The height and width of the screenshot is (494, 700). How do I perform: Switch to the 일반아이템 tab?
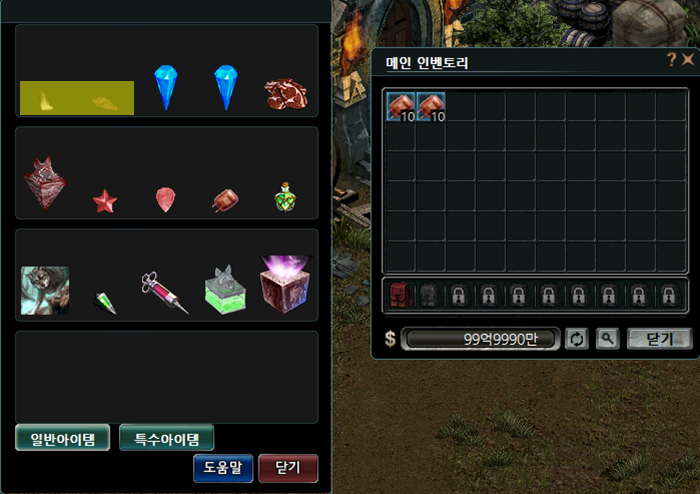point(62,438)
